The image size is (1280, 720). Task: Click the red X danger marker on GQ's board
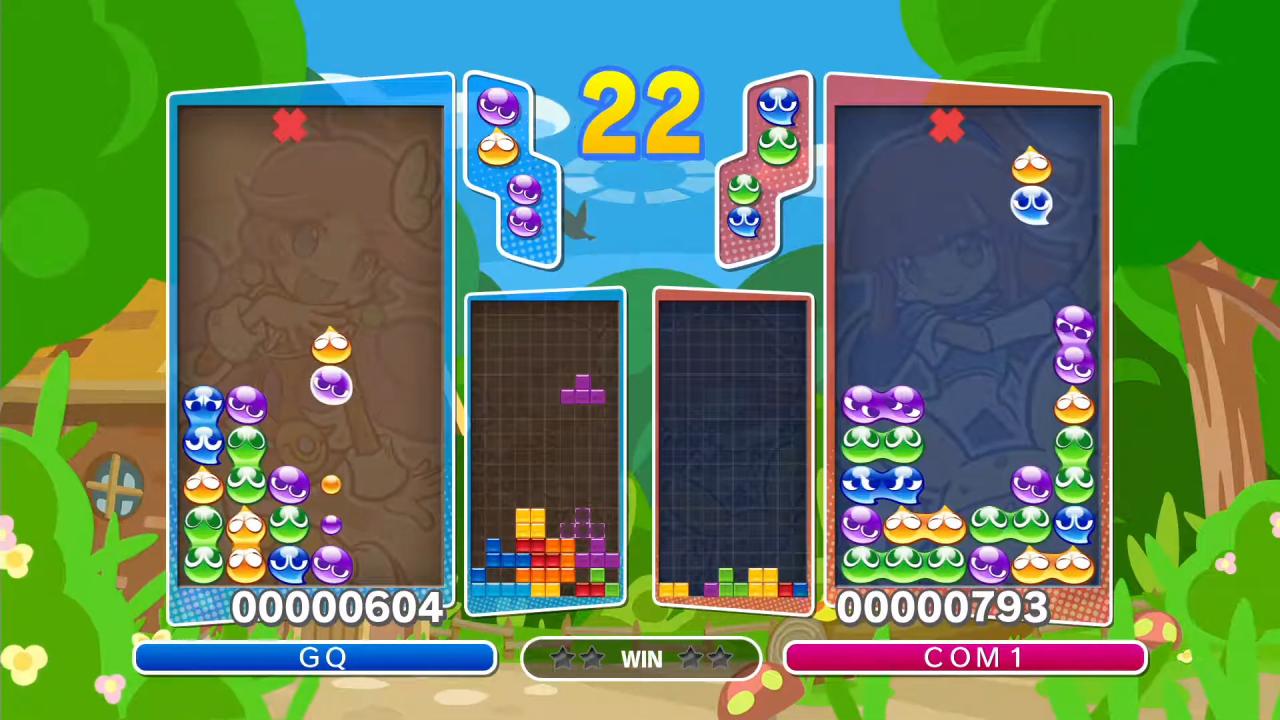[x=289, y=125]
